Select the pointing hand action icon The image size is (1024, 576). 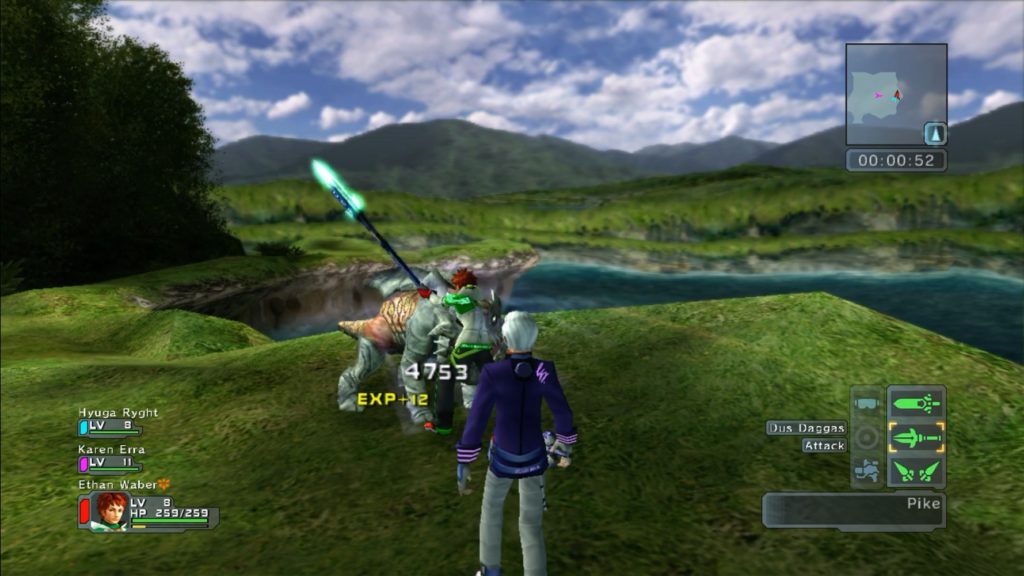(866, 469)
